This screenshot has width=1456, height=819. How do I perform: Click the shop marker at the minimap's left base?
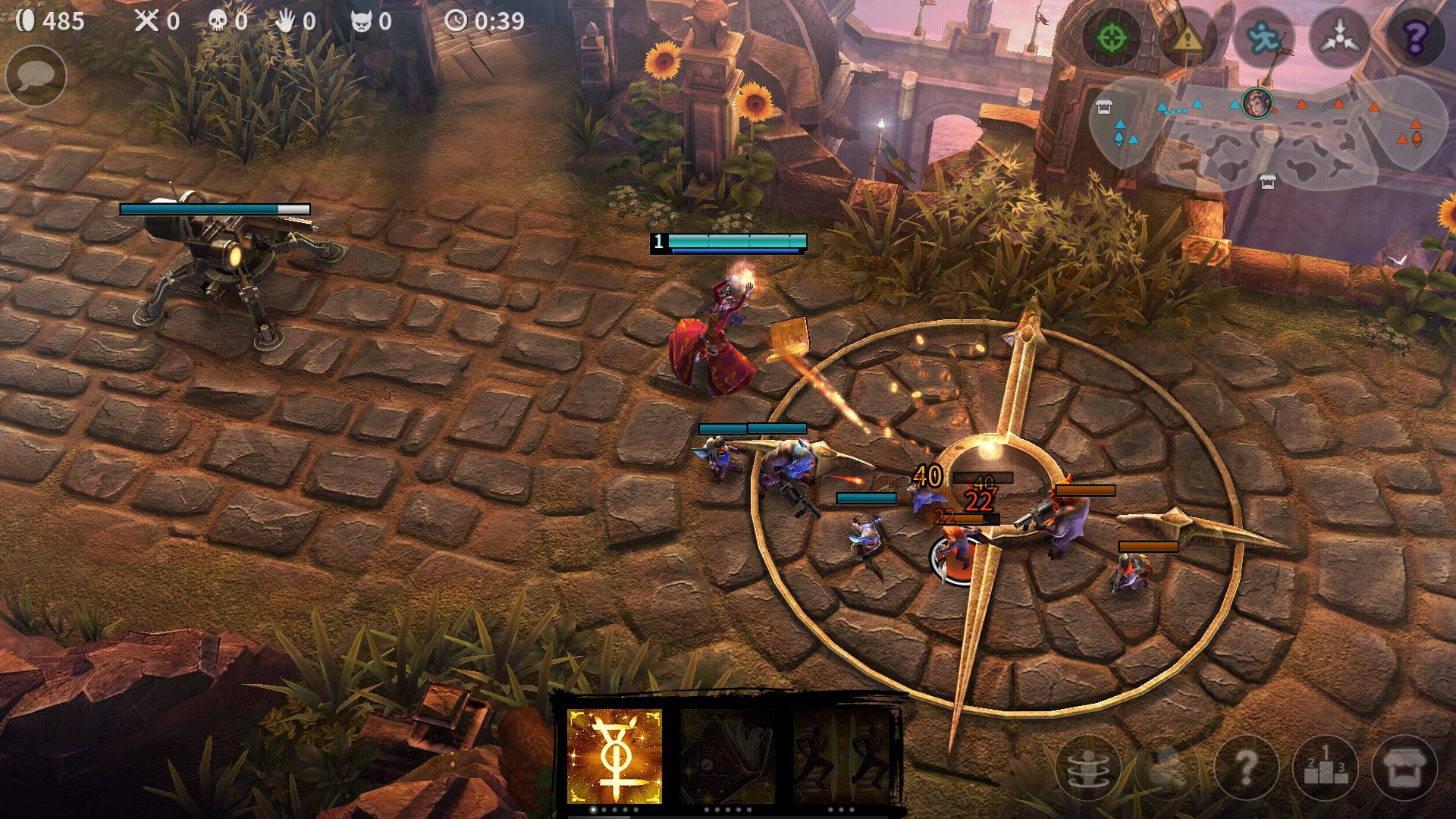[x=1104, y=107]
